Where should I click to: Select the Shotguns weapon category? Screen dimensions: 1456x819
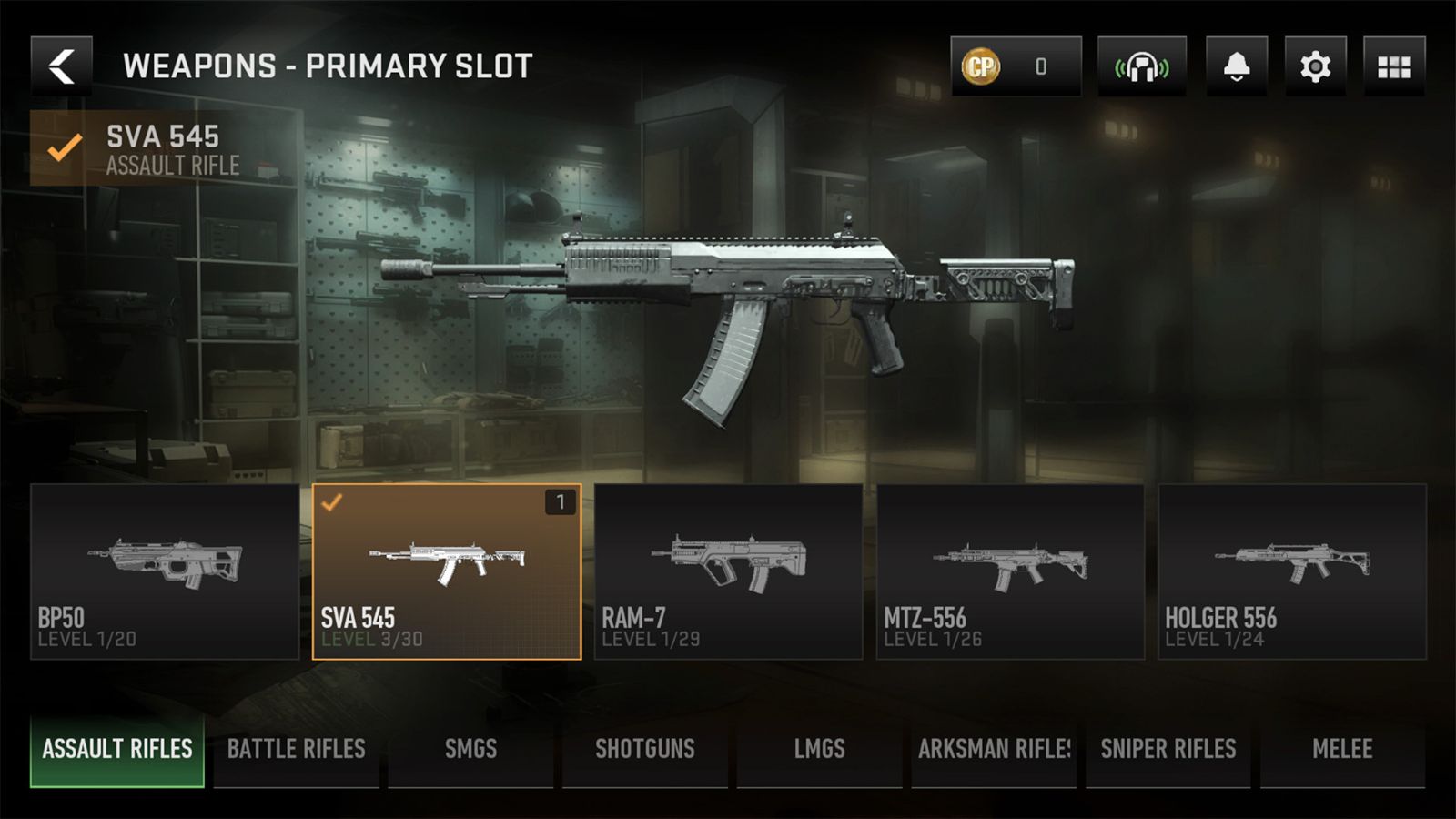[x=645, y=749]
